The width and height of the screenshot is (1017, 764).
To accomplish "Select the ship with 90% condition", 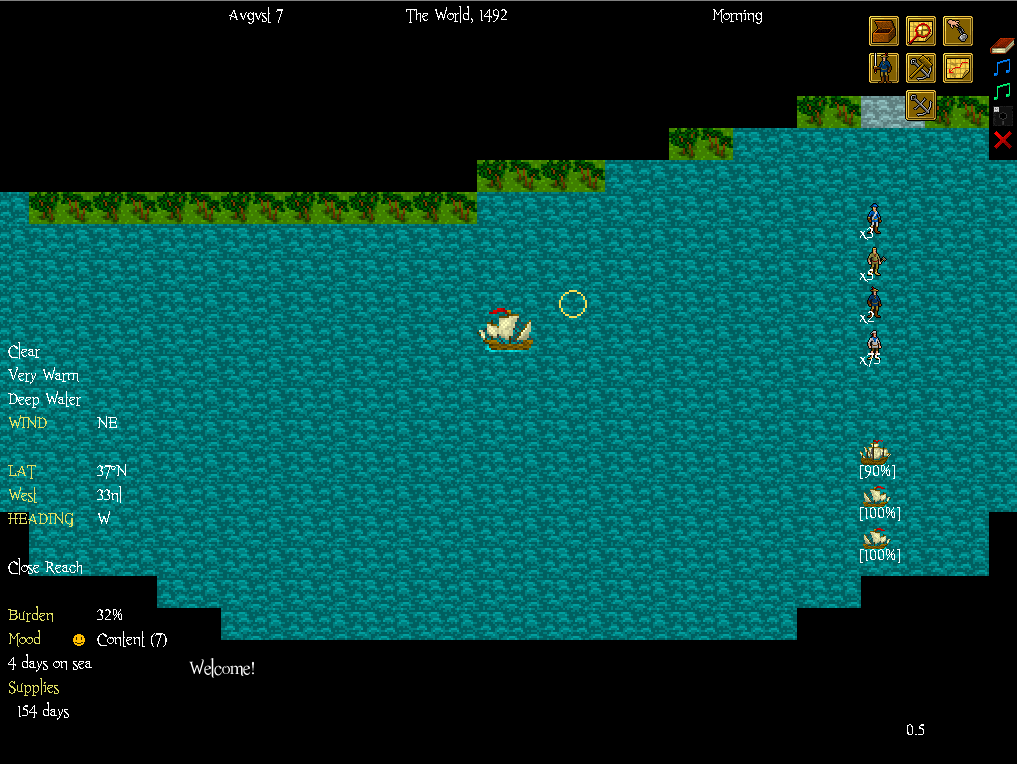I will click(x=876, y=454).
